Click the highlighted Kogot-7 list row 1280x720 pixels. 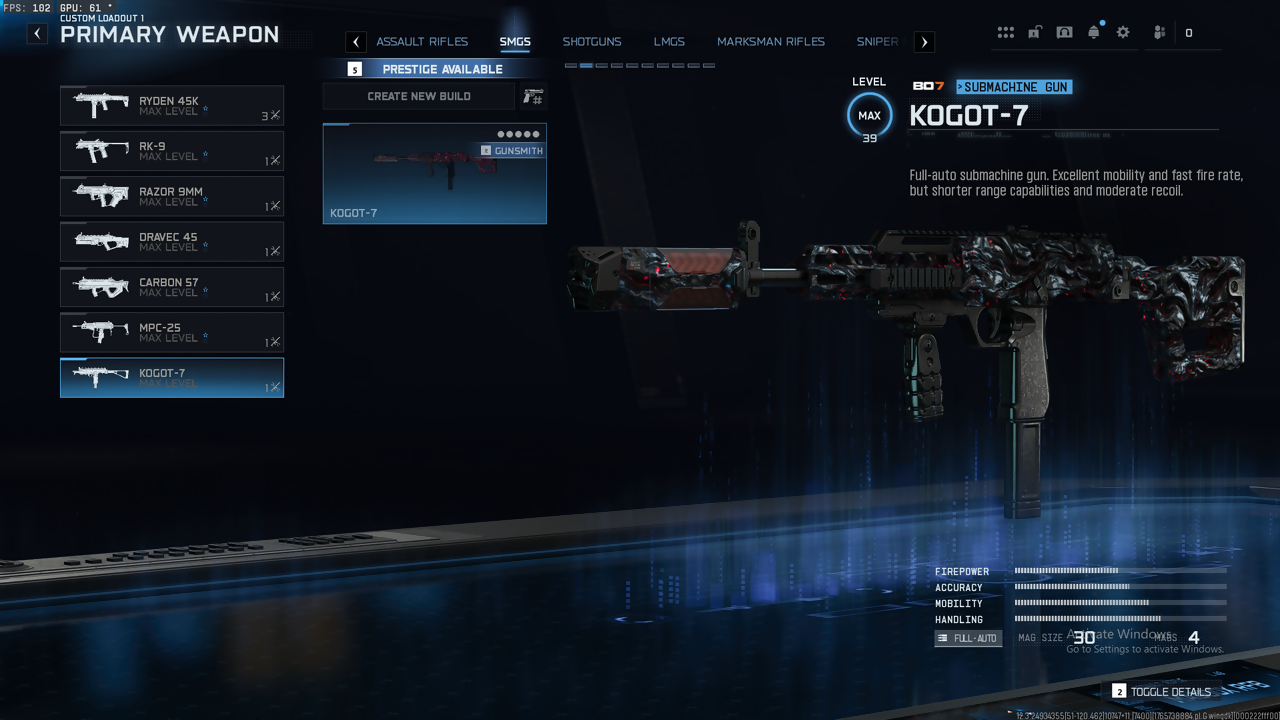pos(172,378)
